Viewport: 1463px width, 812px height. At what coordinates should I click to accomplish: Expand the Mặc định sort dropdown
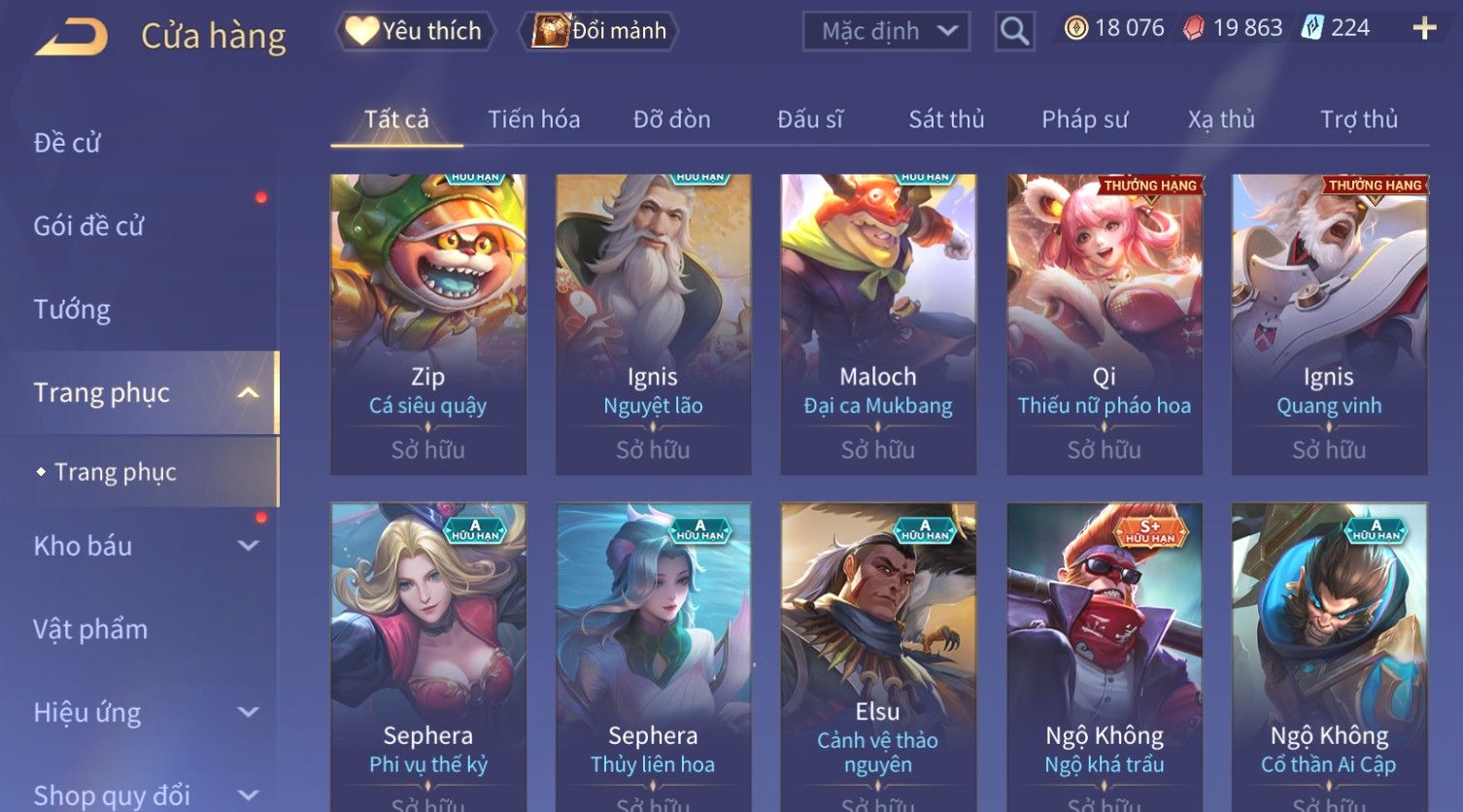(886, 31)
